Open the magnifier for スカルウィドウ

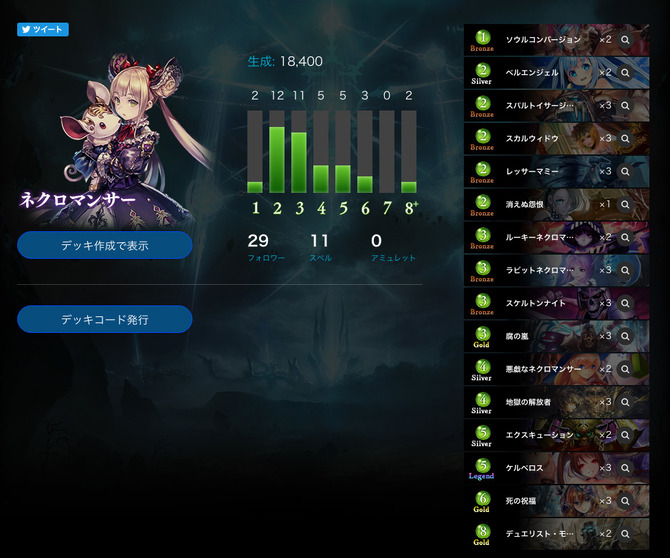click(x=625, y=138)
